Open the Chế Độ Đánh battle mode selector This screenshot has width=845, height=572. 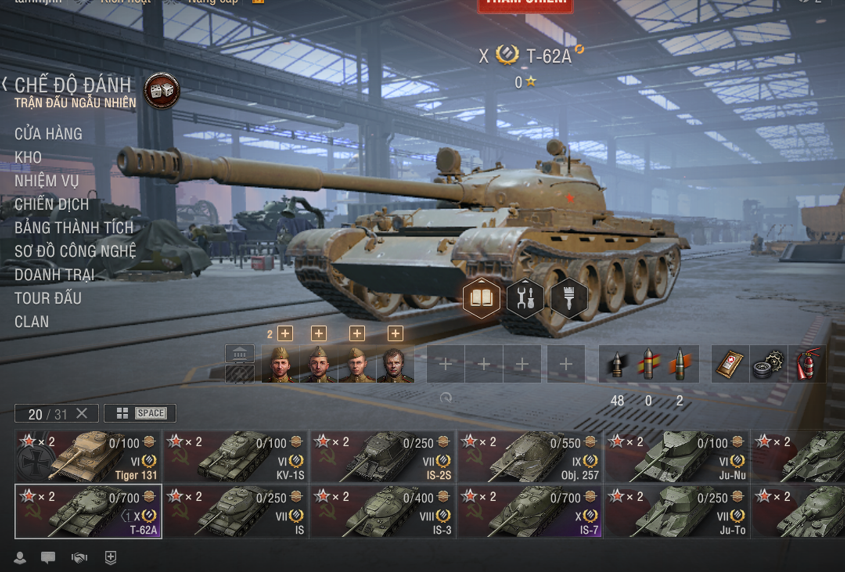click(x=73, y=87)
